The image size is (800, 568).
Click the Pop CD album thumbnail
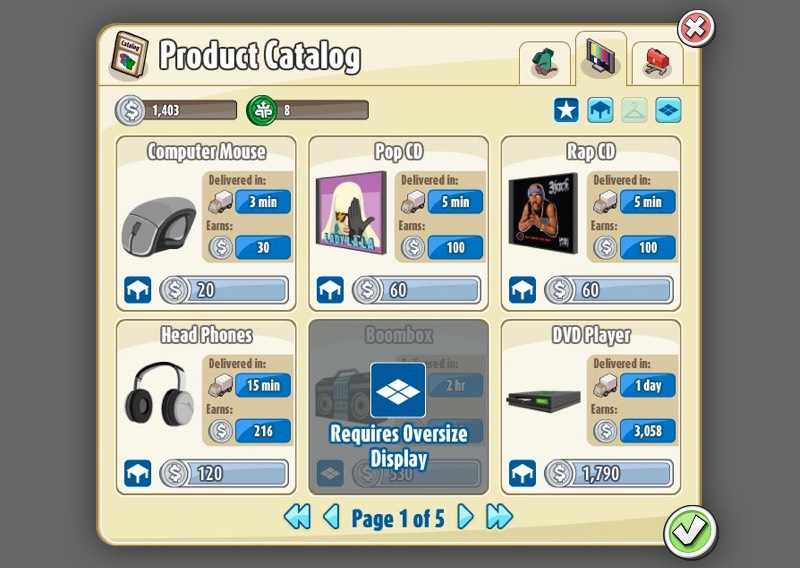350,213
